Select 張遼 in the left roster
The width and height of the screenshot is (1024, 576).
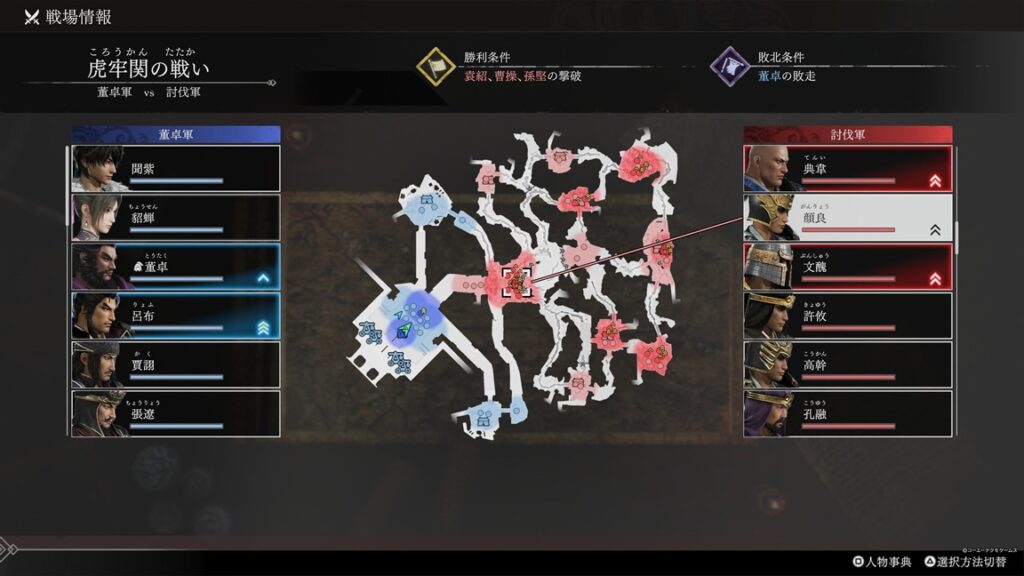176,413
